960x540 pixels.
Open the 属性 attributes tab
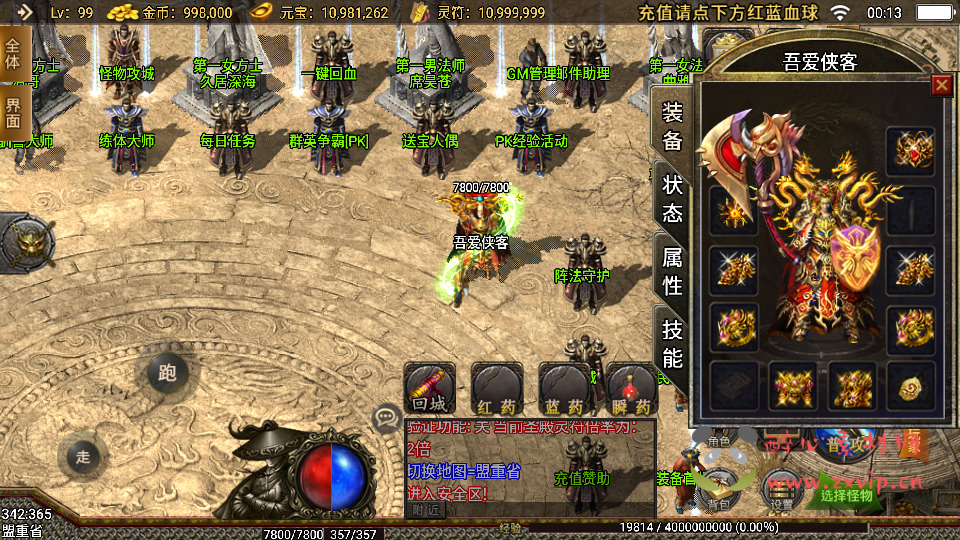tap(672, 272)
